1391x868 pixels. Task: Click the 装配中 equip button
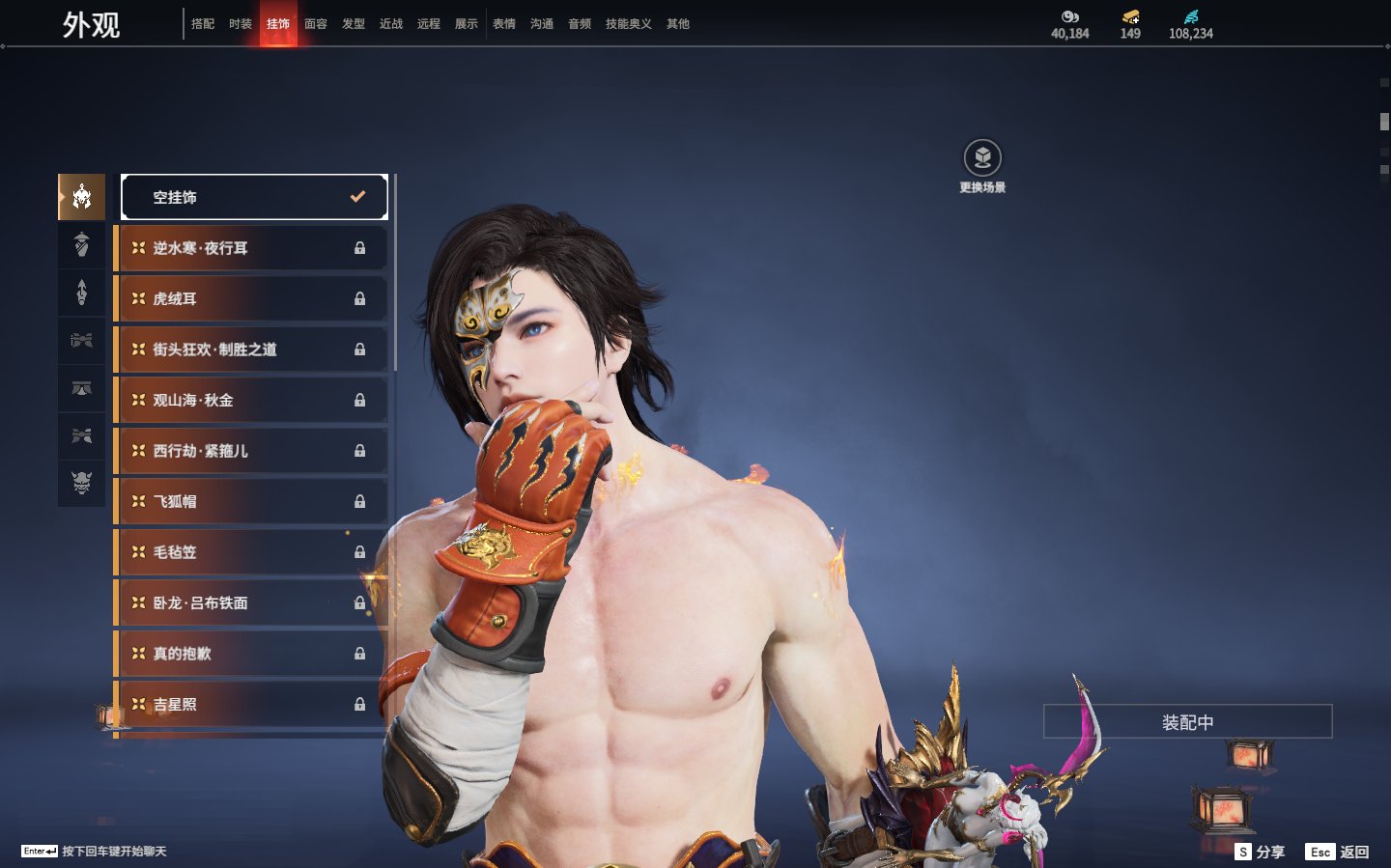(x=1187, y=722)
